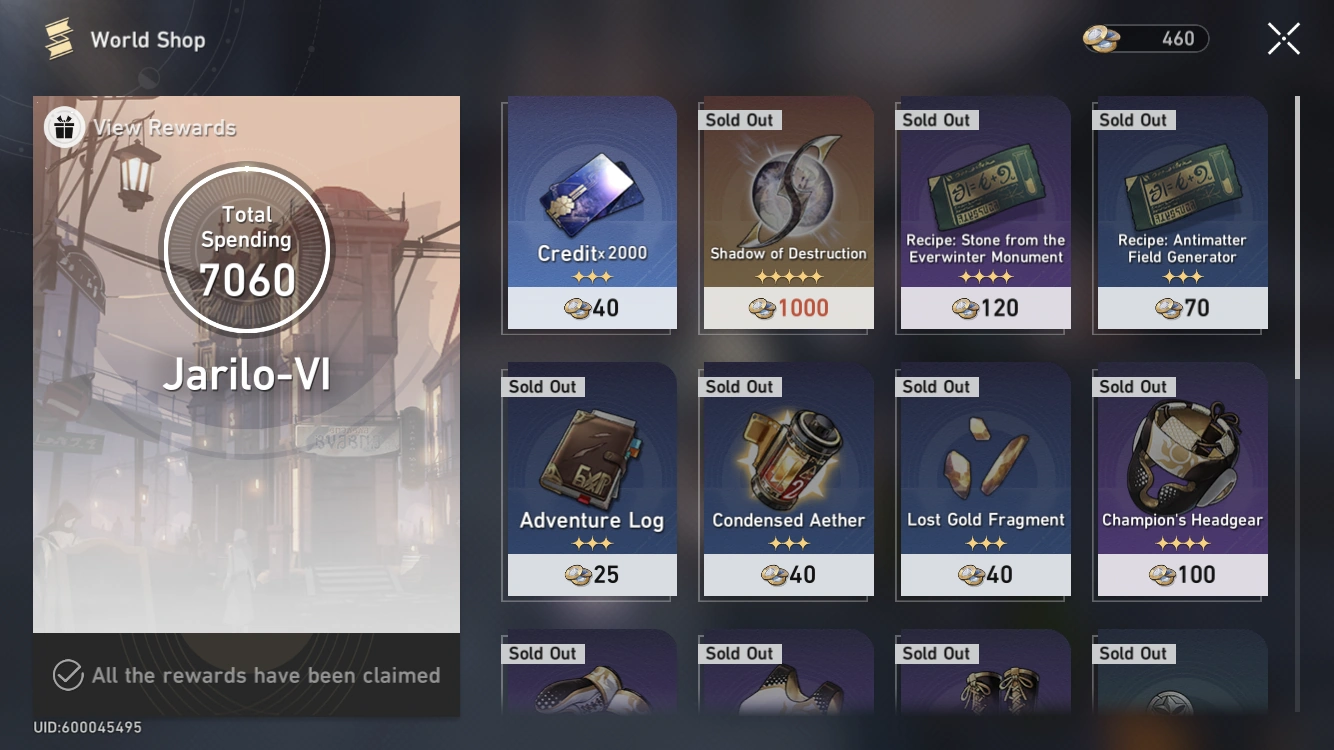This screenshot has height=750, width=1334.
Task: Select the Sold Out tag on Champion's Headgear
Action: coord(1133,386)
